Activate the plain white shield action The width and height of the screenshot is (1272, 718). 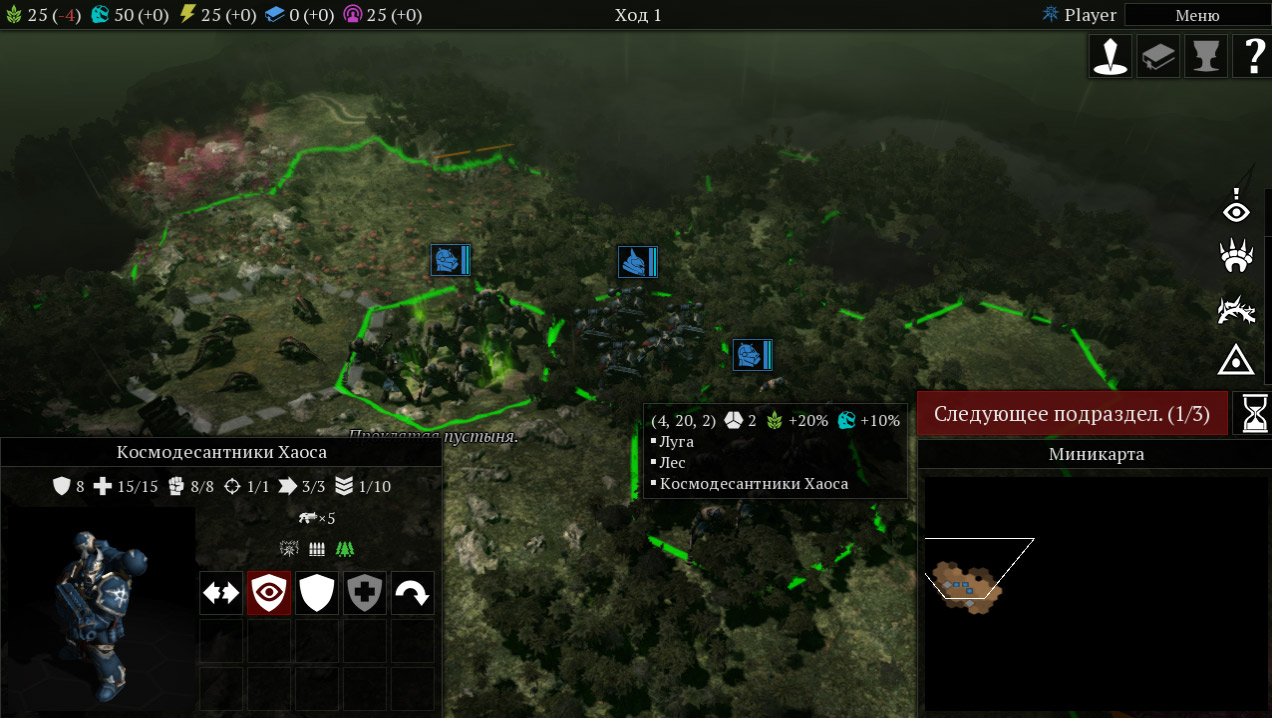click(x=317, y=593)
